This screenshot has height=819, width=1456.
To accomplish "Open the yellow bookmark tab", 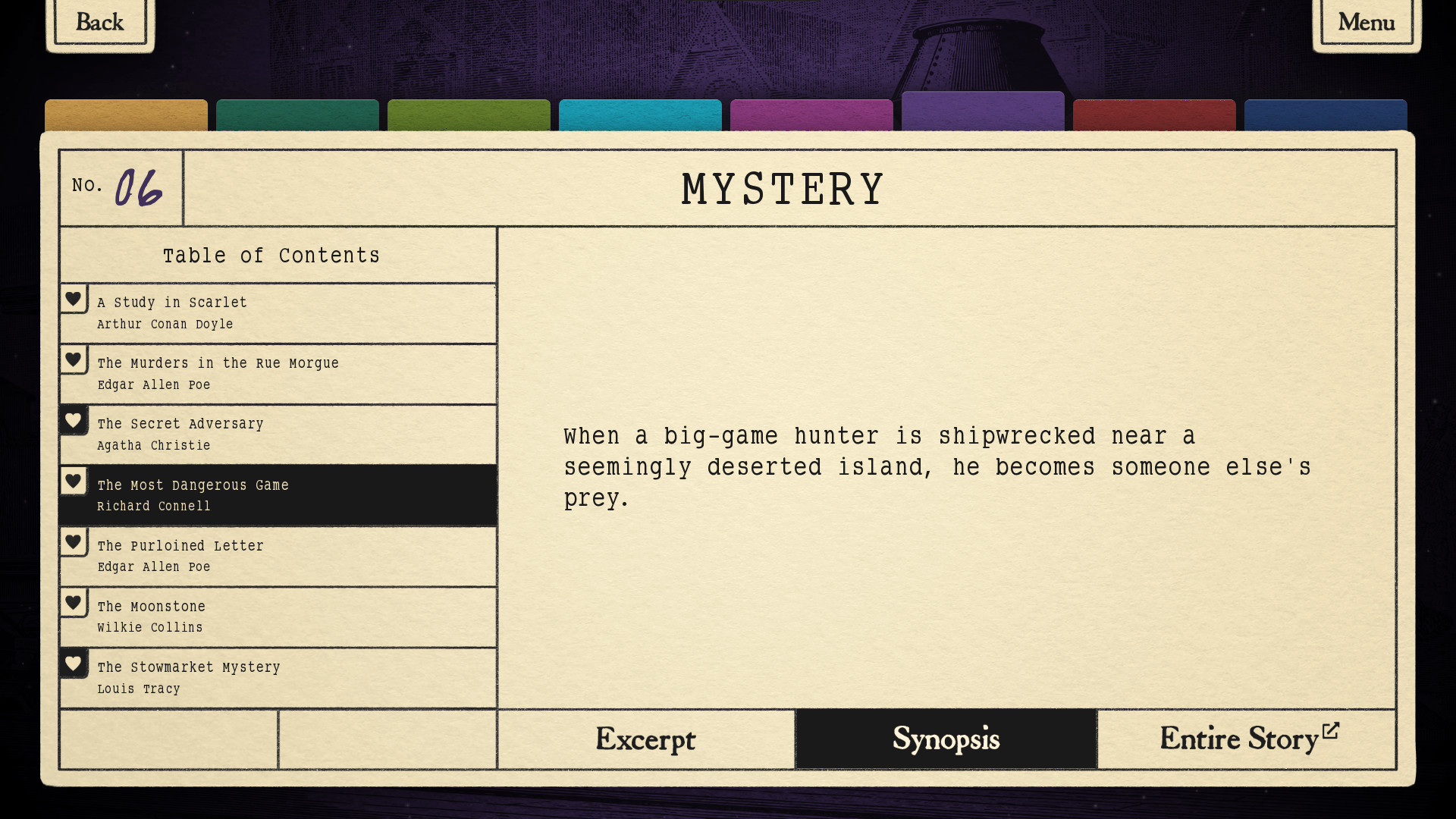I will point(126,118).
